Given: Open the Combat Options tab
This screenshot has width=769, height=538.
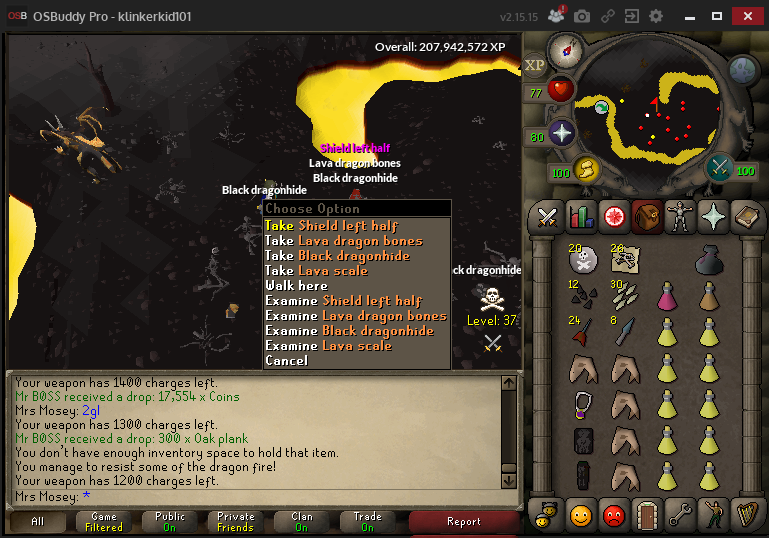Looking at the screenshot, I should pos(548,216).
